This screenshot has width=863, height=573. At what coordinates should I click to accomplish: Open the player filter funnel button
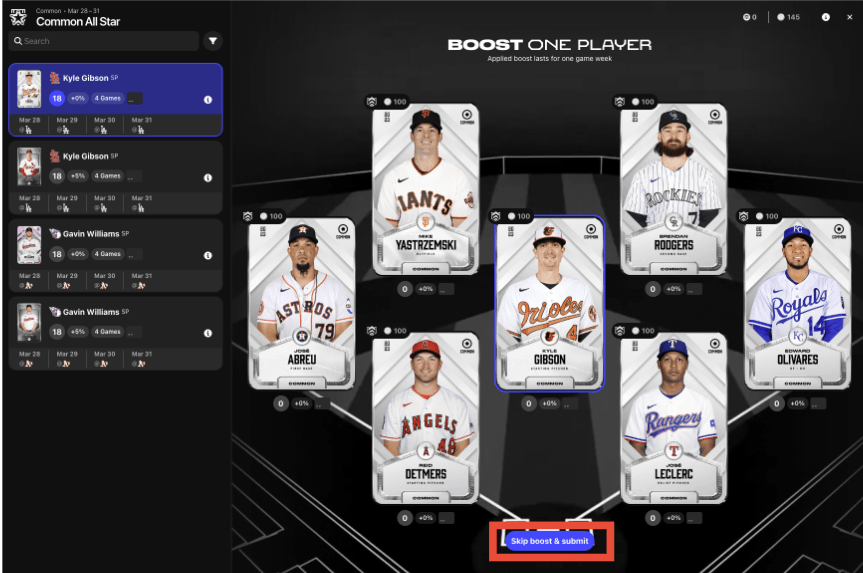(213, 41)
